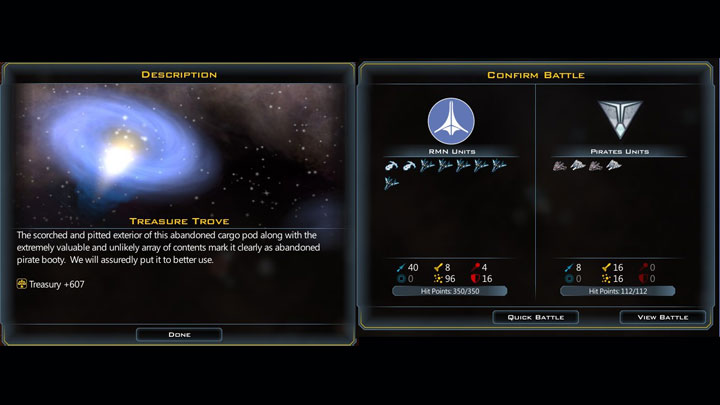720x405 pixels.
Task: Select the RMN faction emblem
Action: [449, 121]
